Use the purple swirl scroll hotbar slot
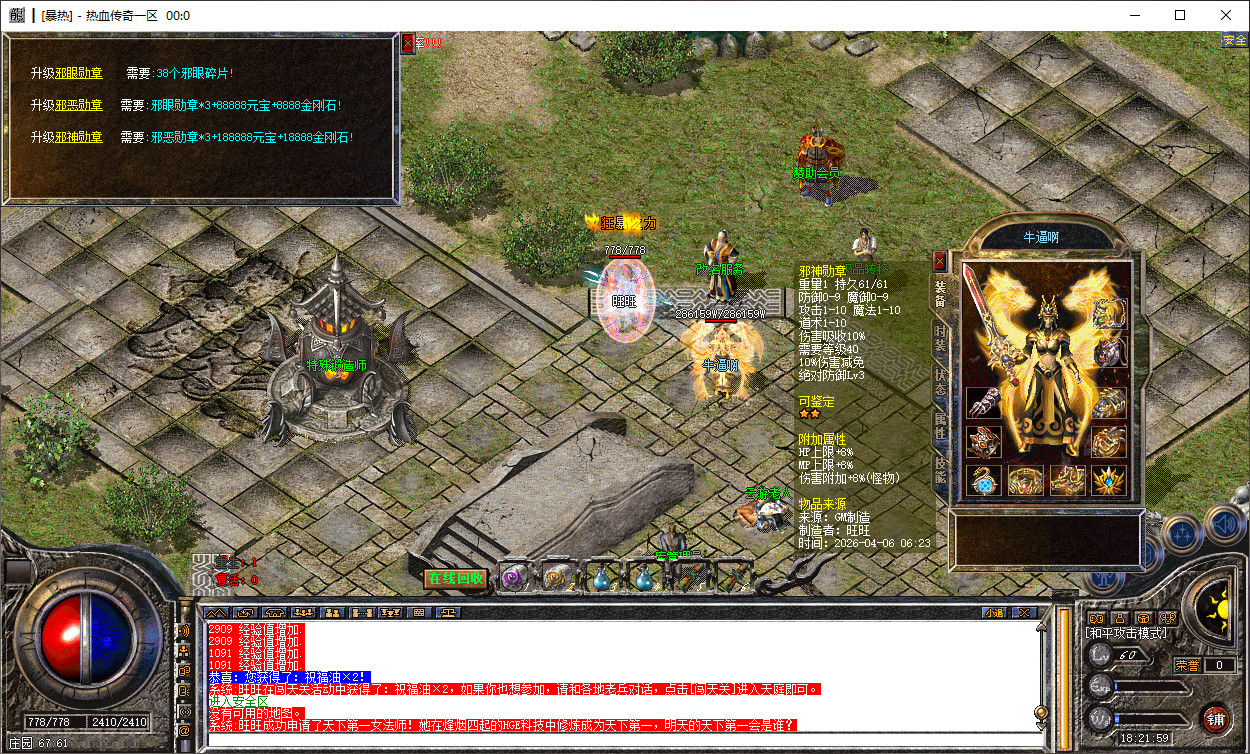This screenshot has width=1250, height=754. (x=513, y=578)
